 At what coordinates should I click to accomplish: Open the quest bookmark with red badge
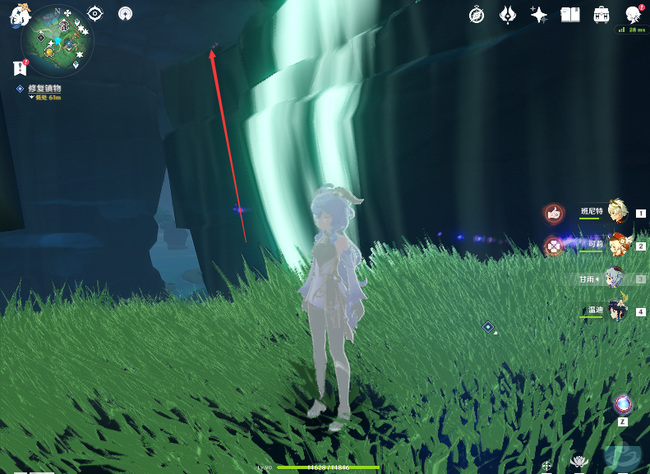point(19,67)
